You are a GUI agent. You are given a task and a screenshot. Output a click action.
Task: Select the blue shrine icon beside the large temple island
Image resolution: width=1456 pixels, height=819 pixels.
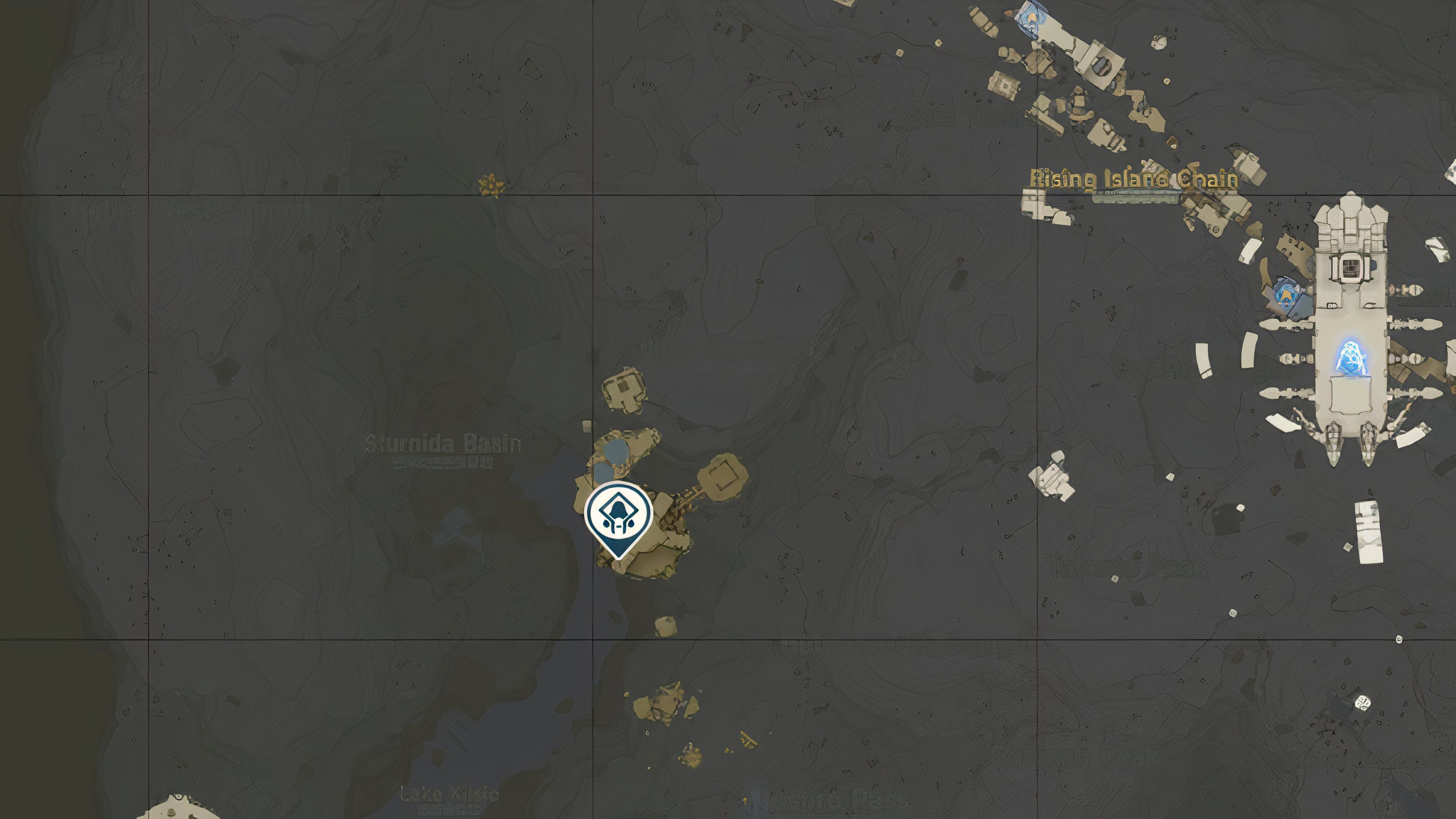pyautogui.click(x=1287, y=293)
